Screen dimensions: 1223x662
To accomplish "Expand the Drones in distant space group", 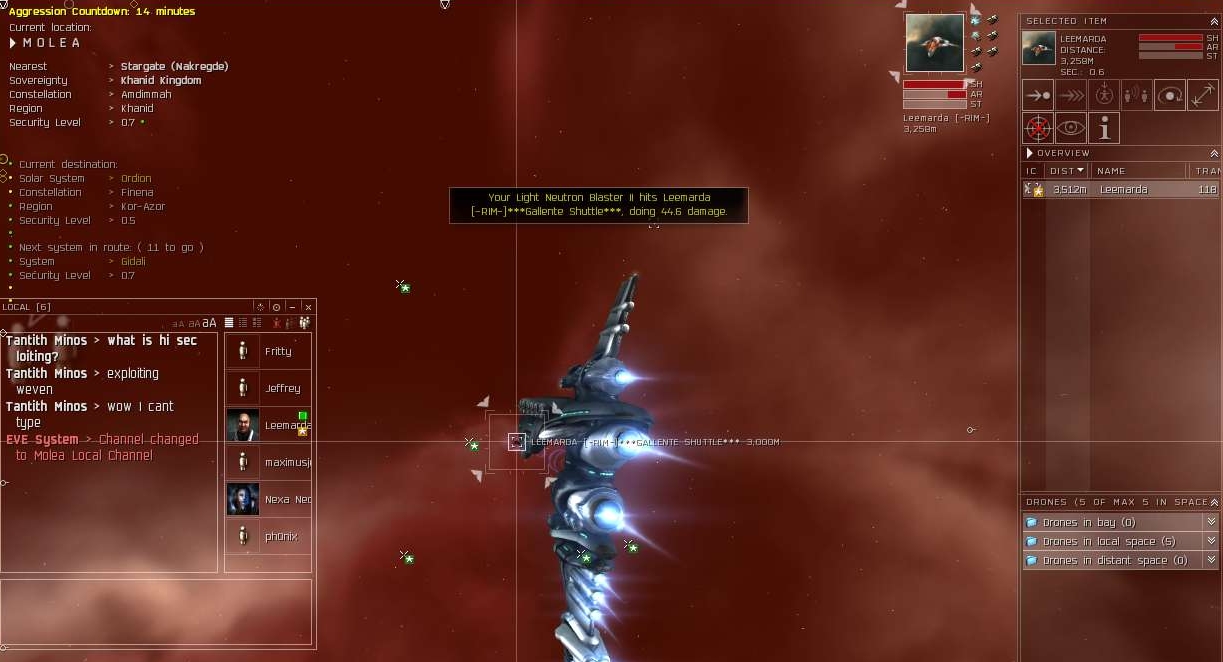I will pos(1211,560).
